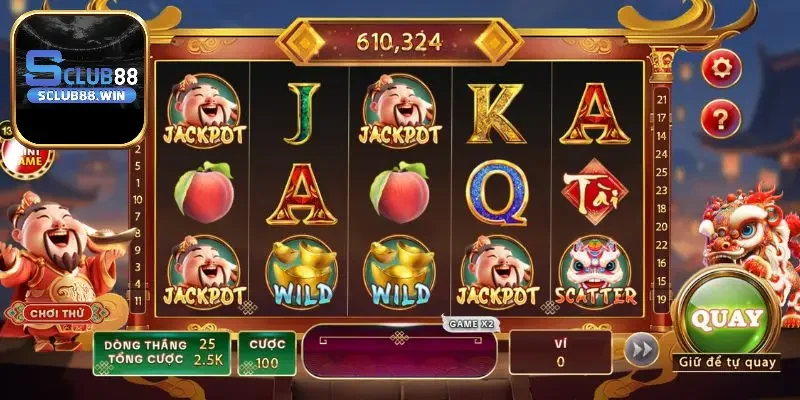Change the Cược bet amount

point(267,352)
